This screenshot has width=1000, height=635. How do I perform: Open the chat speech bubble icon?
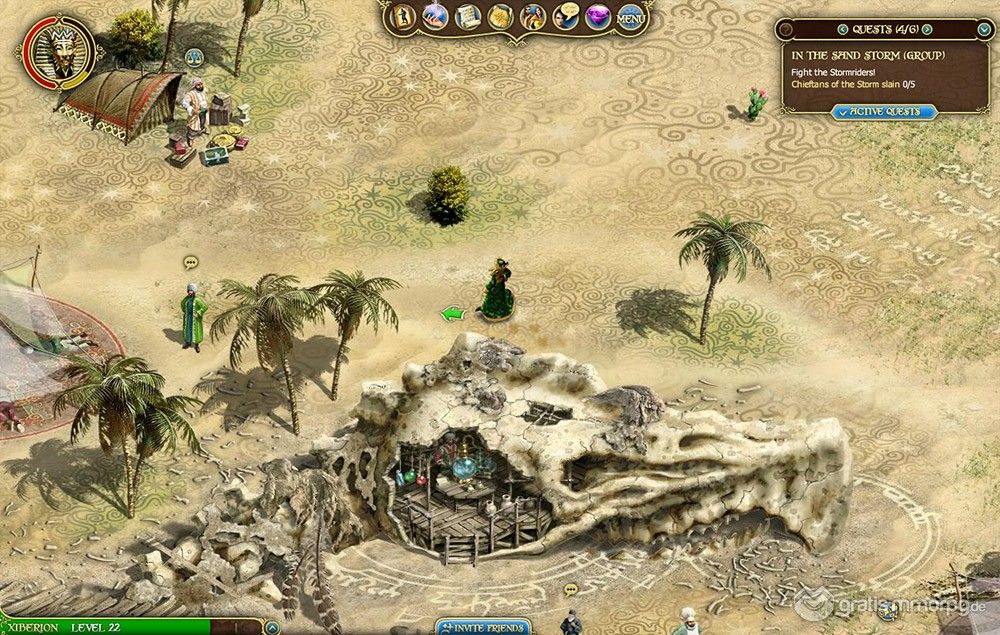pyautogui.click(x=566, y=17)
